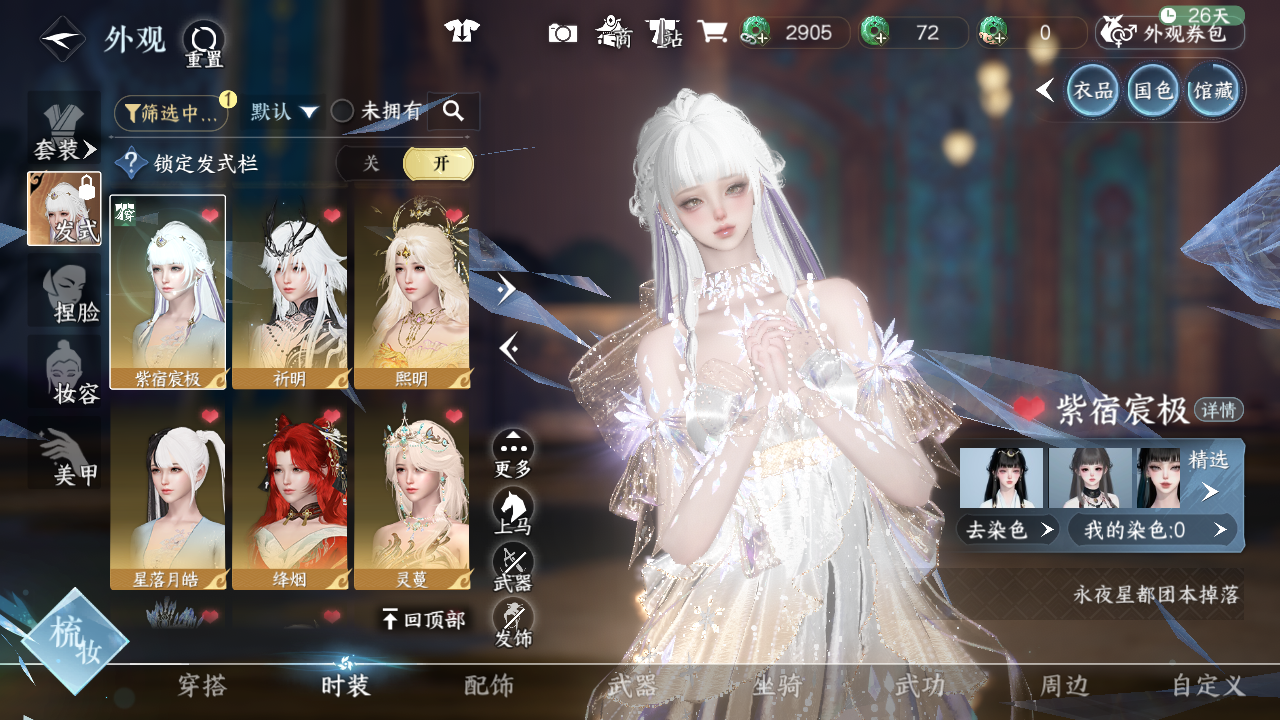Screen dimensions: 1280x720
Task: Jump back with the 回顶部 button
Action: [424, 620]
